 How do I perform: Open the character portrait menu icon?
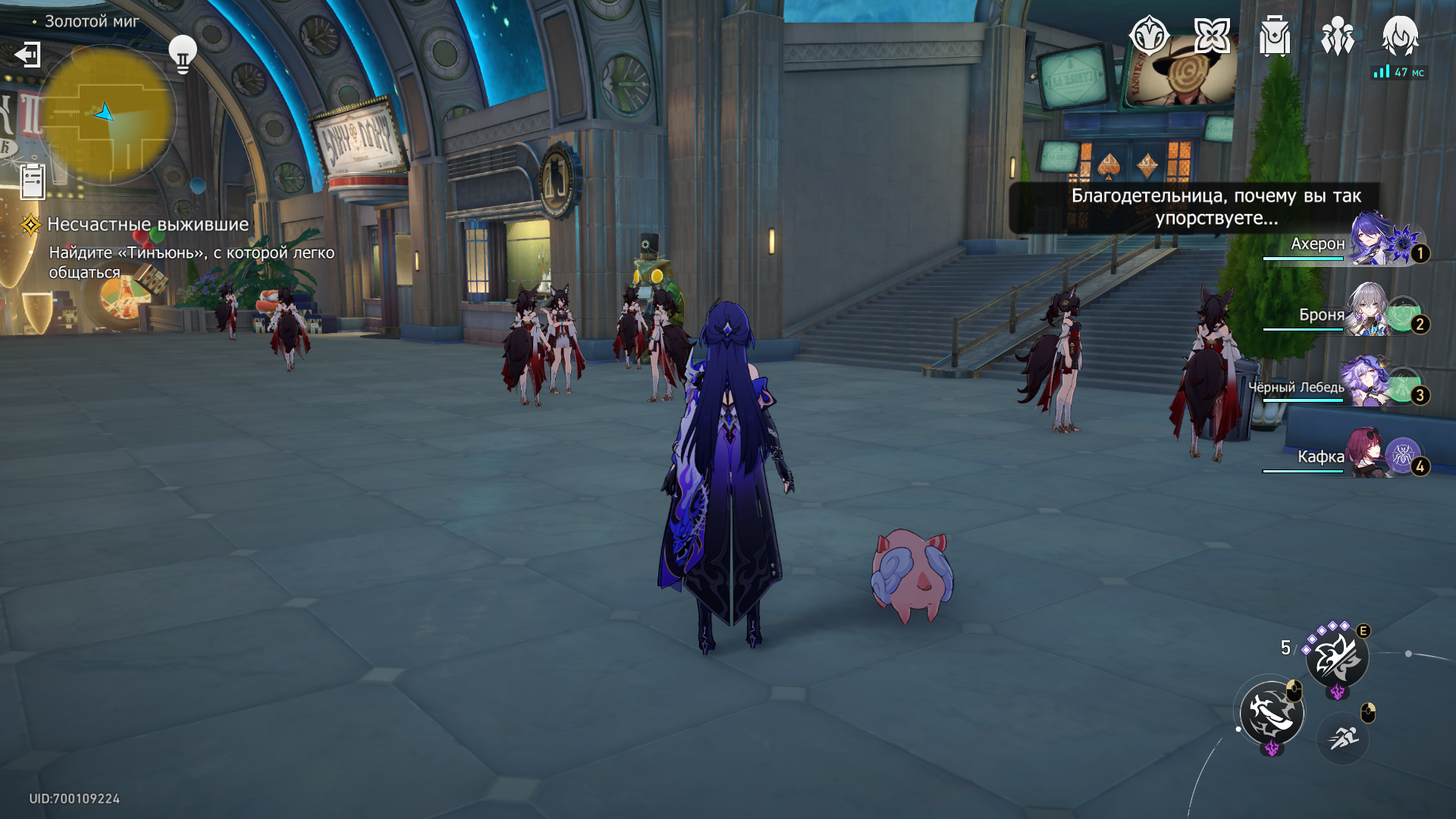[1400, 36]
